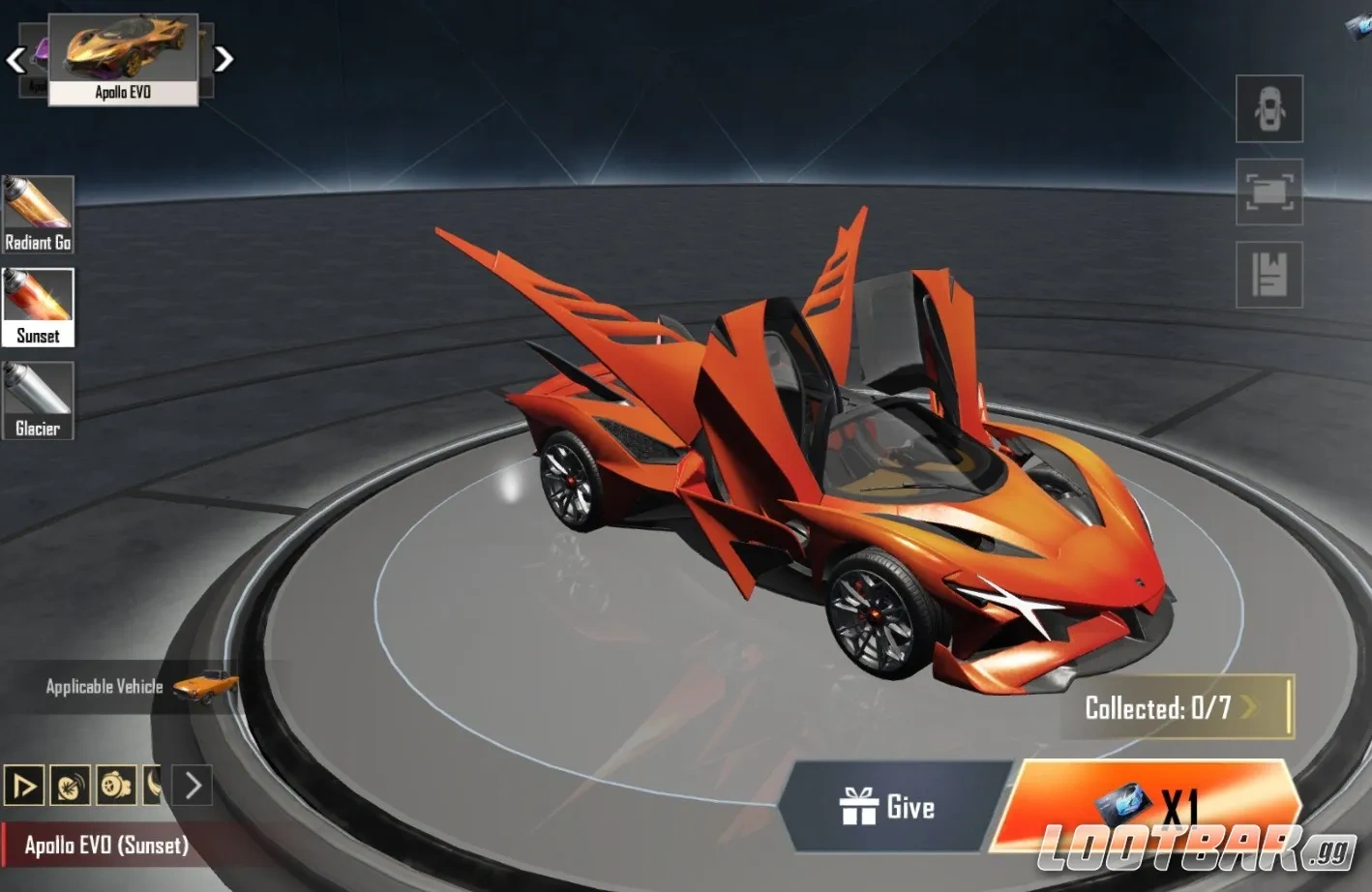Image resolution: width=1372 pixels, height=892 pixels.
Task: Open the fullscreen view frame icon
Action: (x=1268, y=192)
